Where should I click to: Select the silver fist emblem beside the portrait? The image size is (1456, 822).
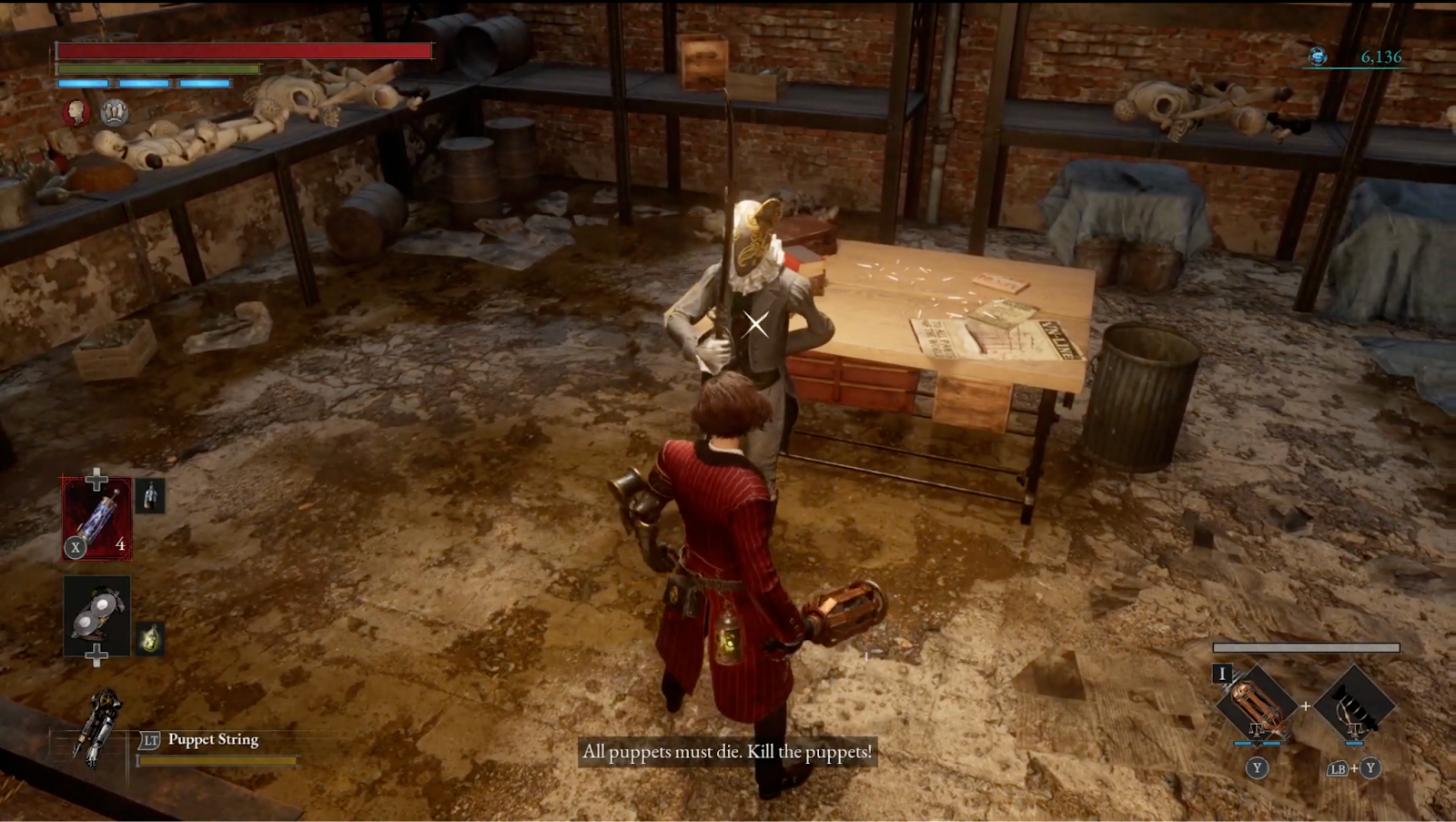coord(114,115)
